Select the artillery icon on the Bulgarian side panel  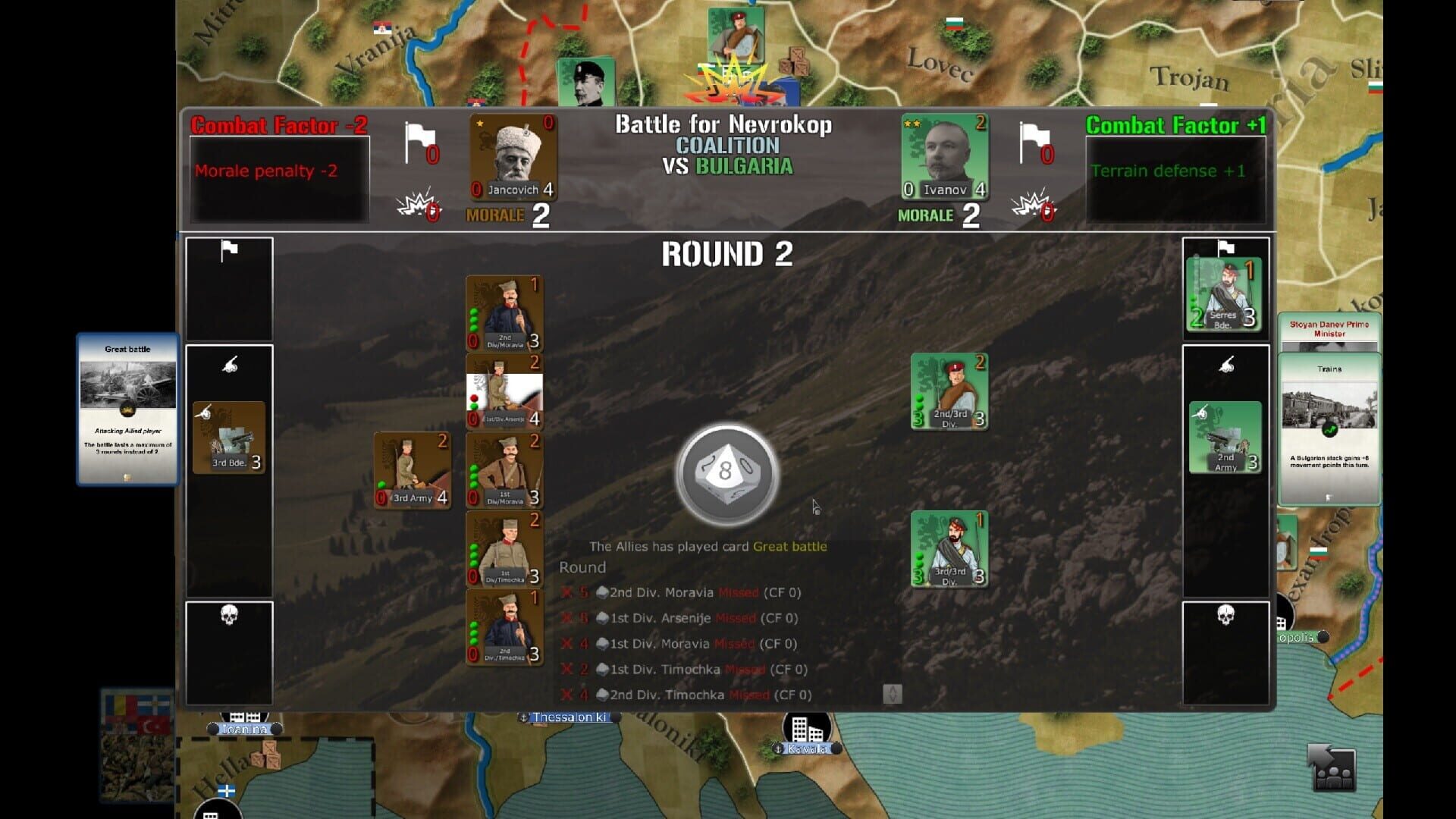pyautogui.click(x=1225, y=365)
